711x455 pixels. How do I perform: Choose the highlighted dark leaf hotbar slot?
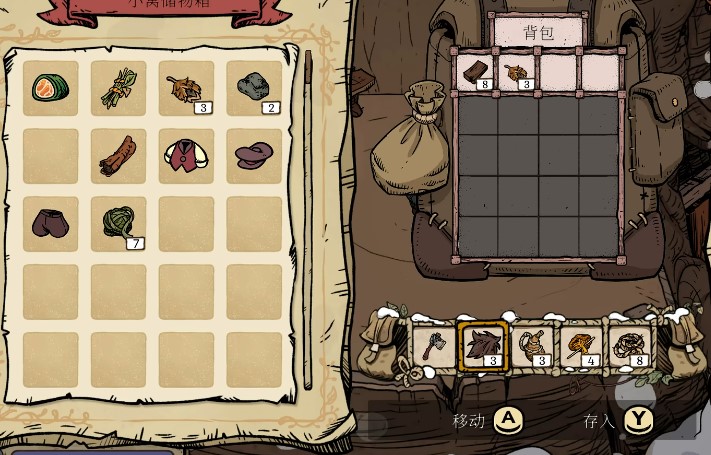(x=482, y=346)
